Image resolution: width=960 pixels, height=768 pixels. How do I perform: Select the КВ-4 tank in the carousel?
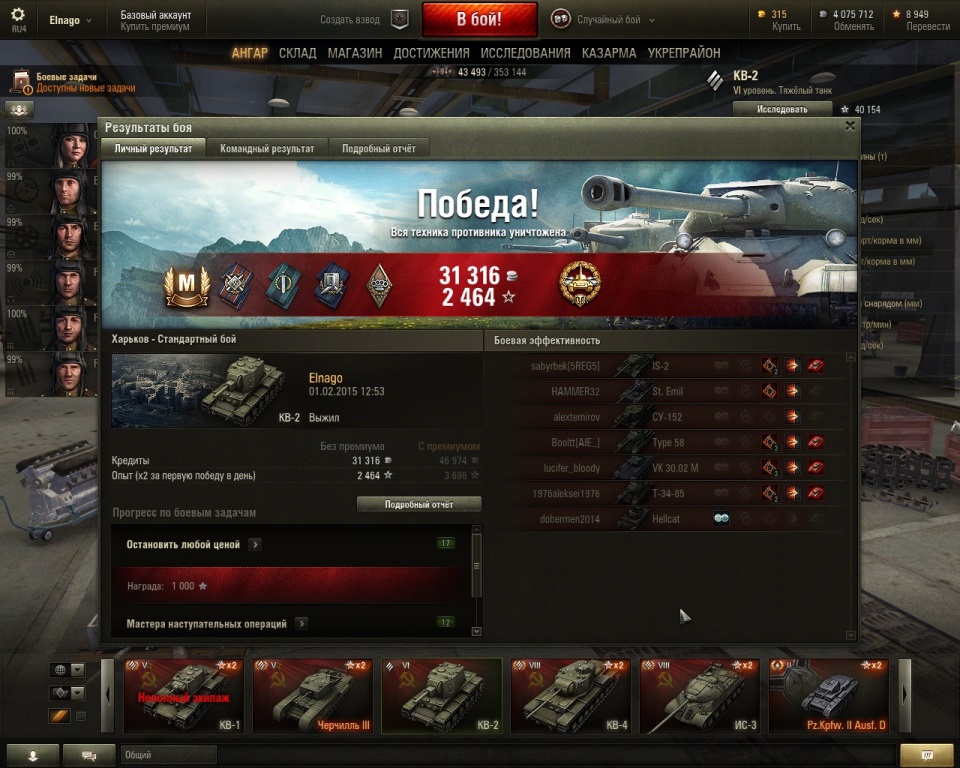click(x=570, y=696)
